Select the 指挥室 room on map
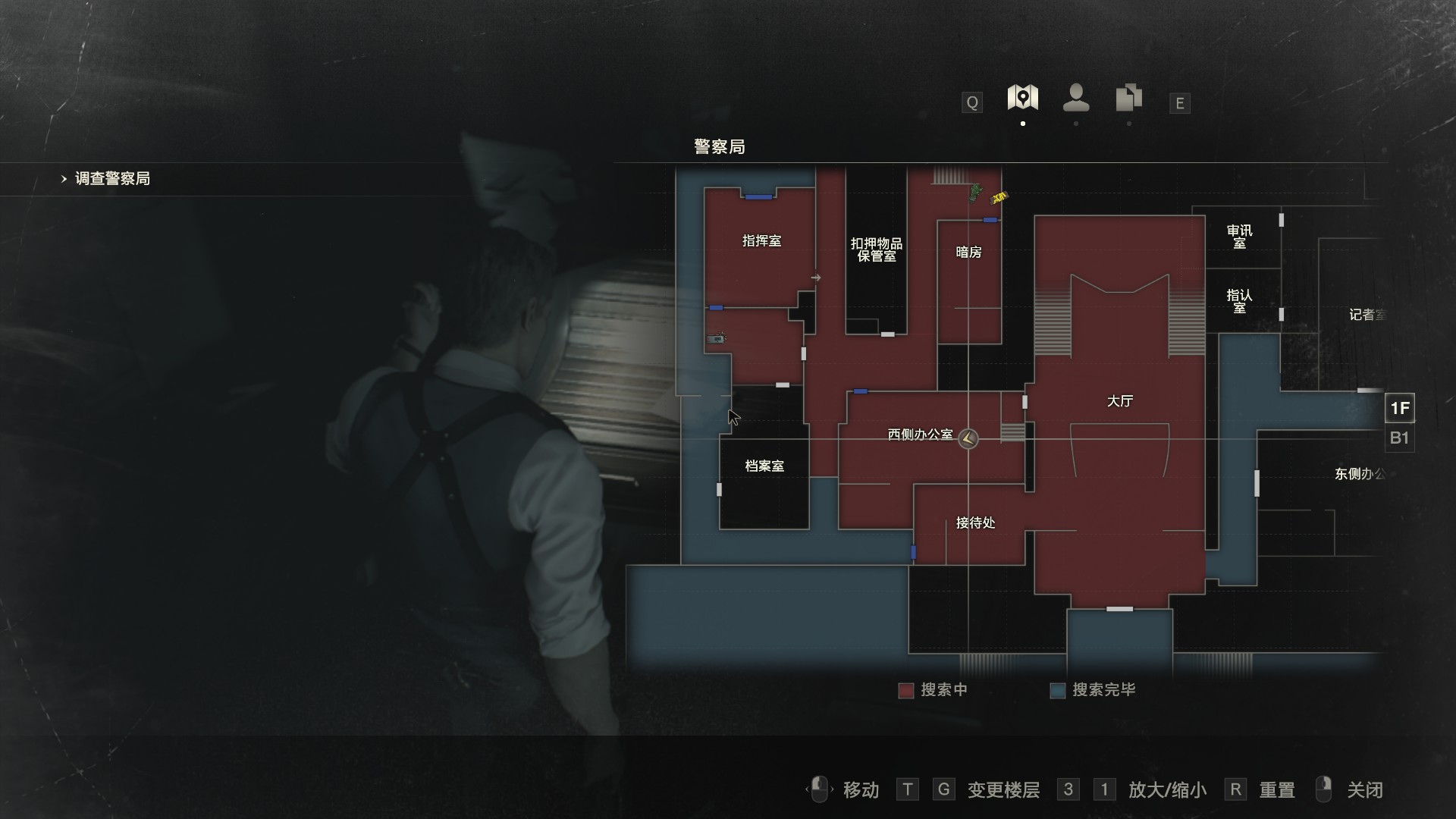1456x819 pixels. 761,241
